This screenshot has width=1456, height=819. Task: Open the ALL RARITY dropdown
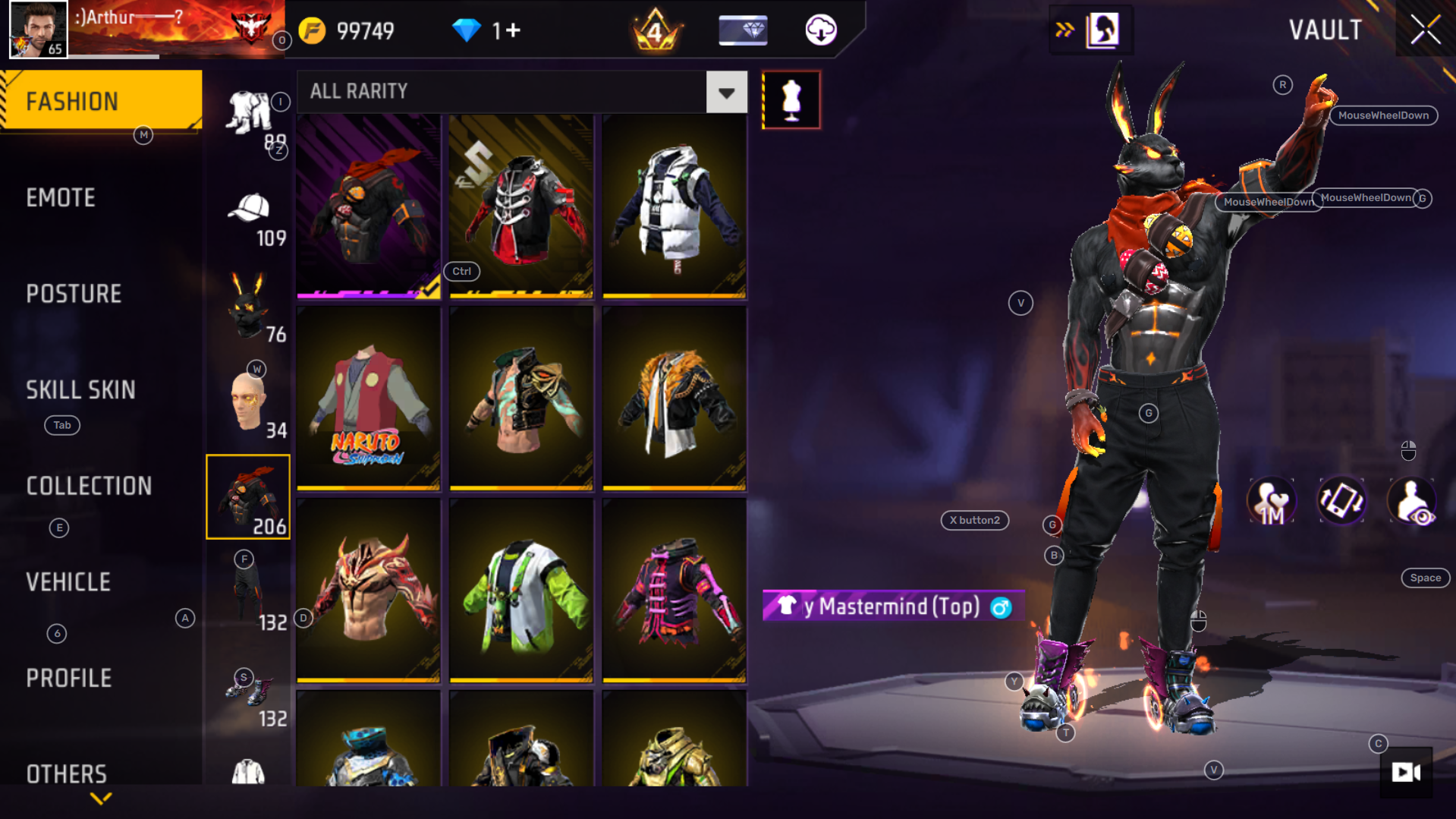tap(727, 92)
